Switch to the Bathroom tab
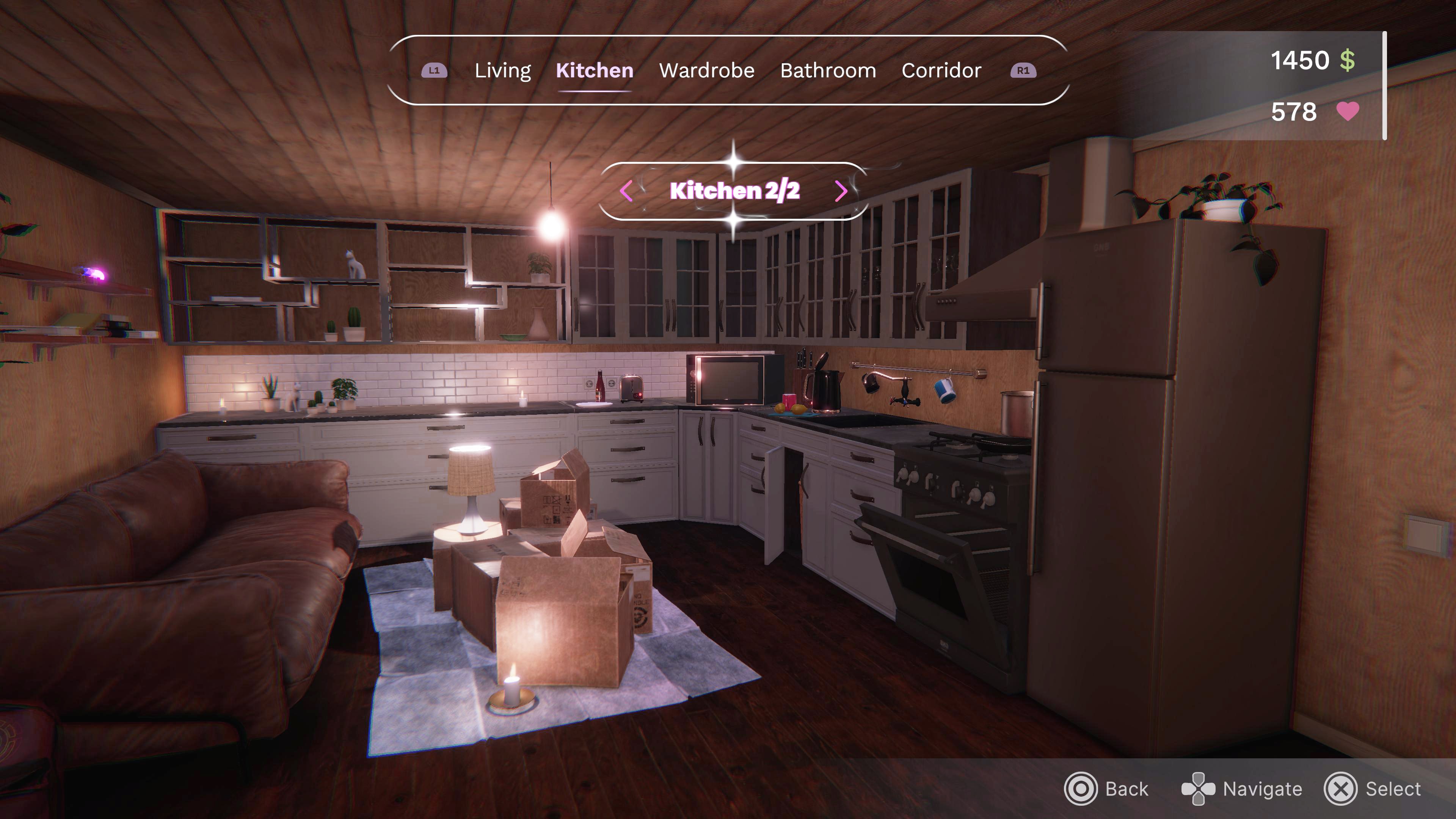This screenshot has height=819, width=1456. (x=828, y=70)
